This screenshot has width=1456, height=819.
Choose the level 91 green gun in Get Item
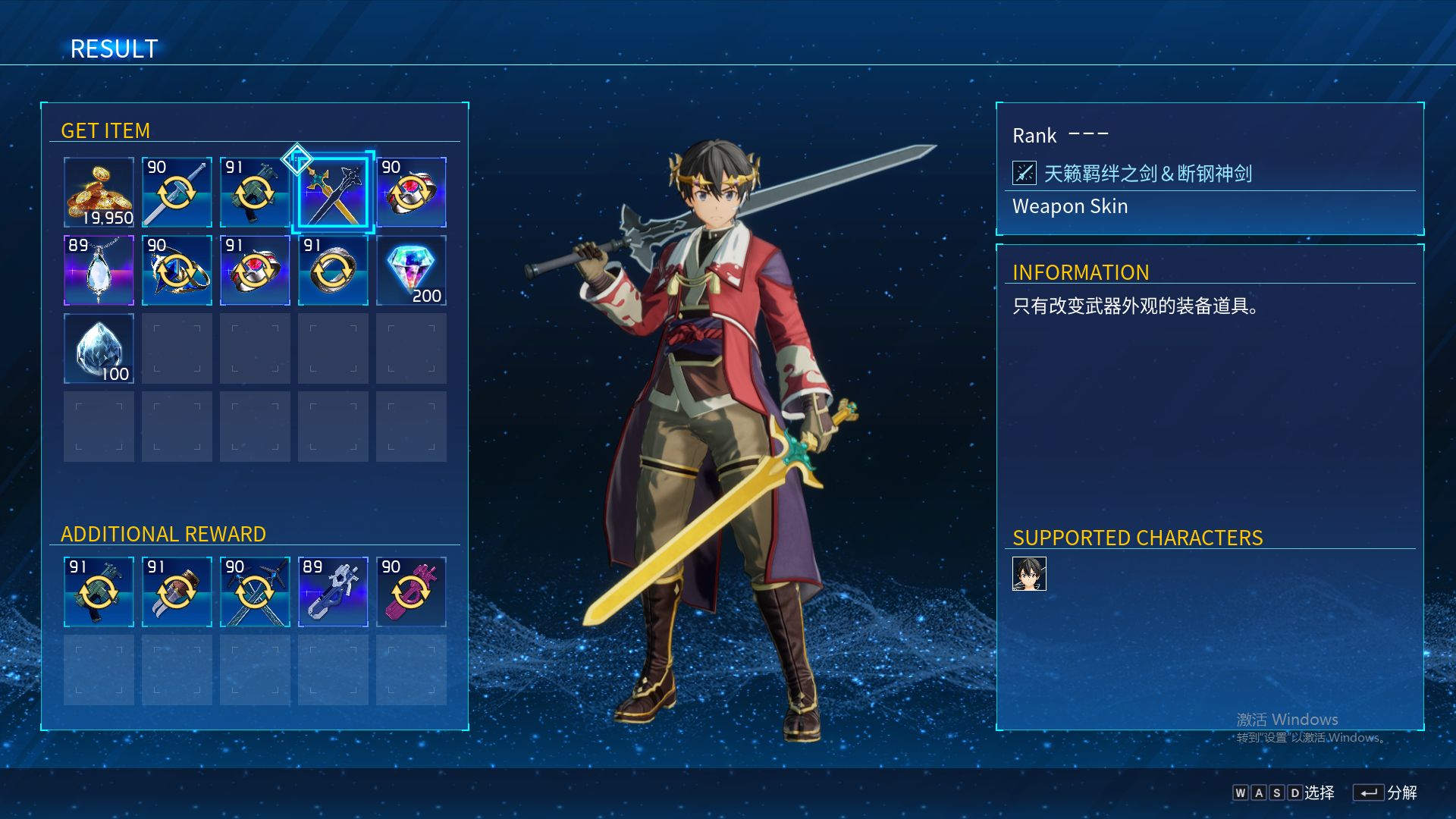click(x=255, y=193)
